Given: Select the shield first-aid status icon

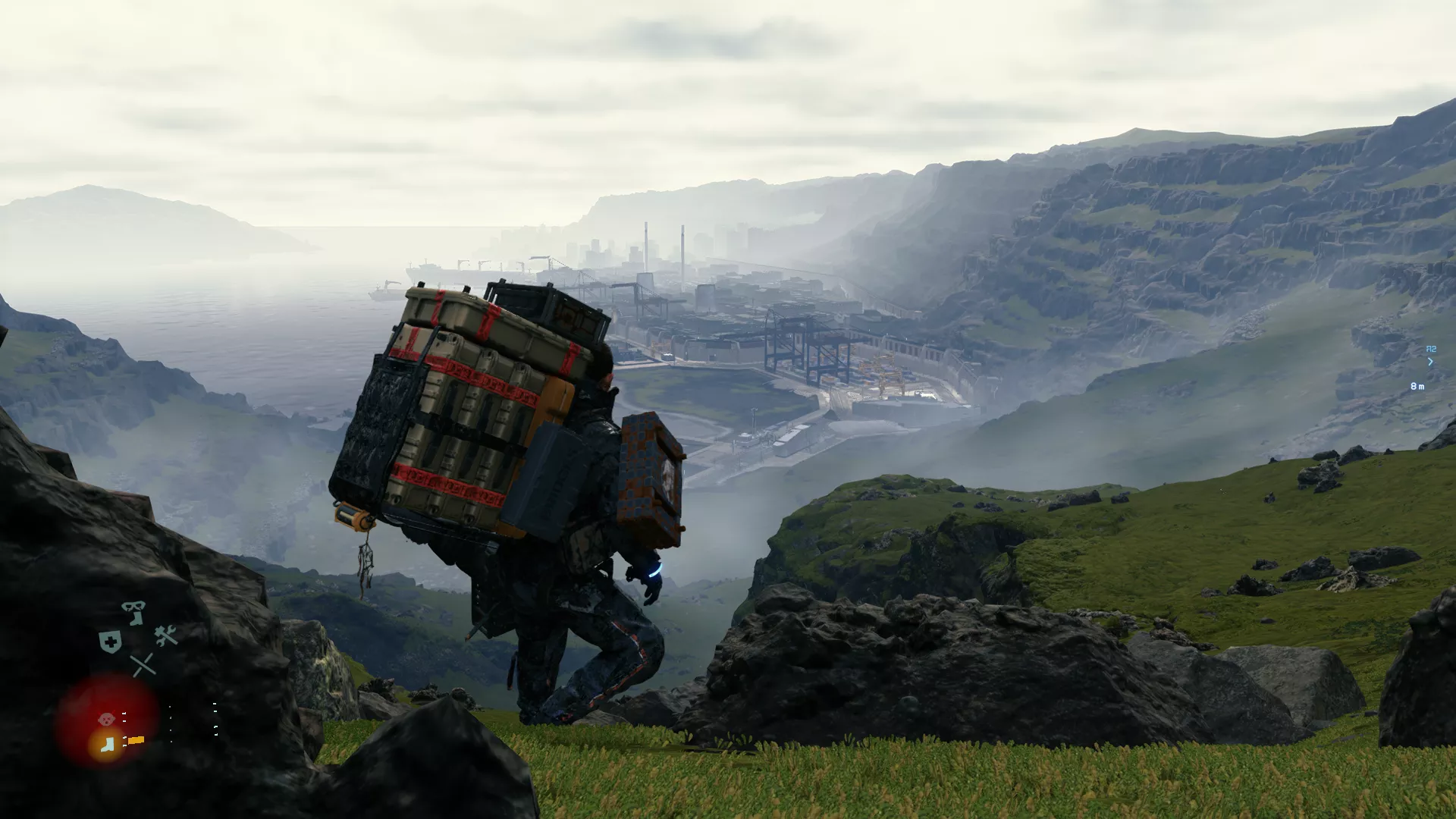Looking at the screenshot, I should 110,641.
